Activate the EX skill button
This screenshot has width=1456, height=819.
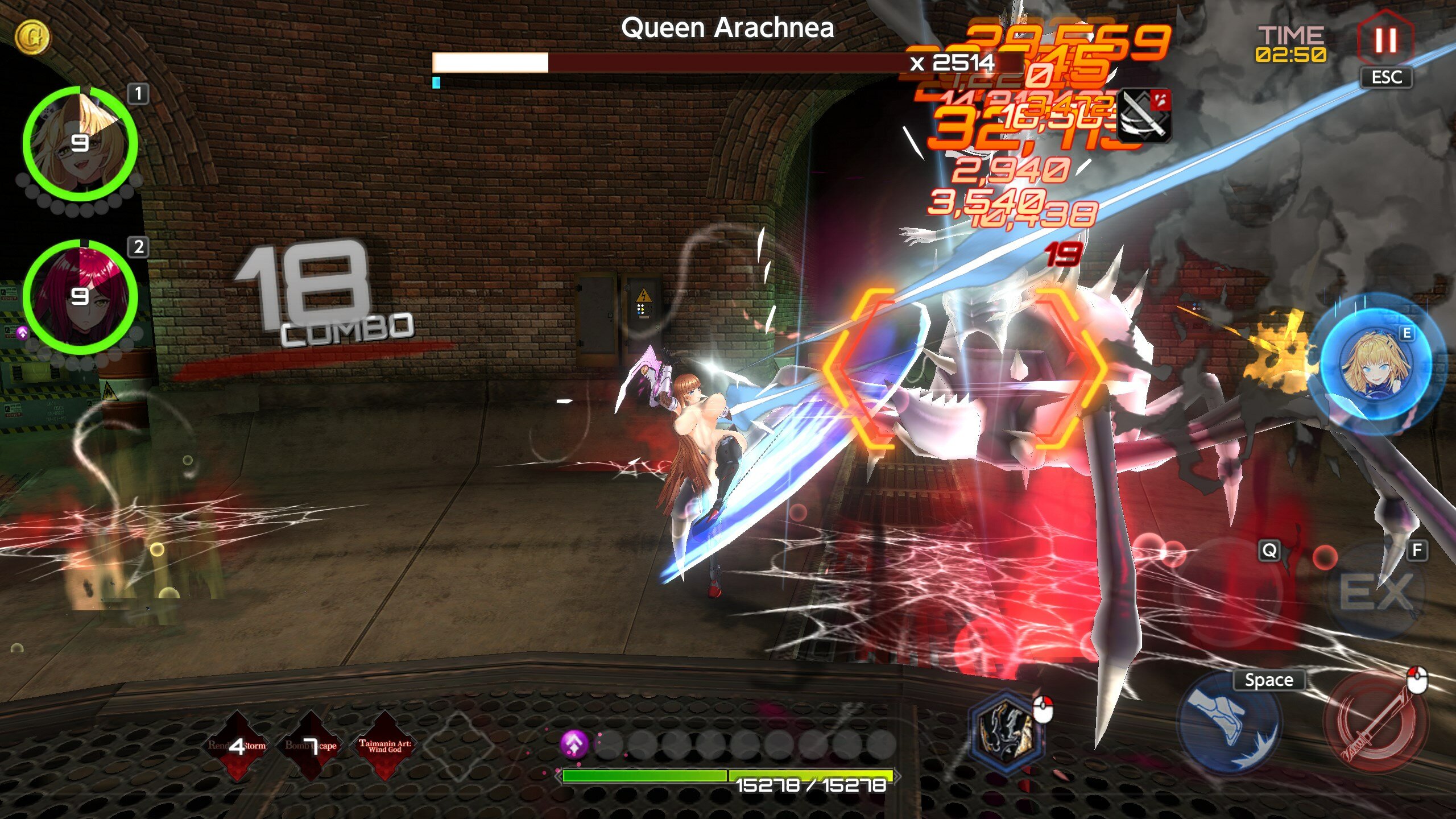[1376, 593]
